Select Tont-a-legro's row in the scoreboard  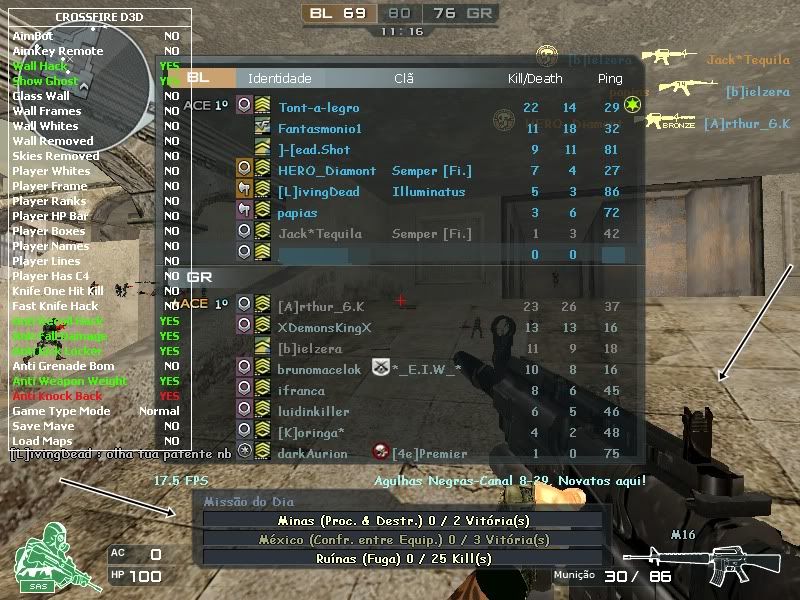pyautogui.click(x=318, y=108)
